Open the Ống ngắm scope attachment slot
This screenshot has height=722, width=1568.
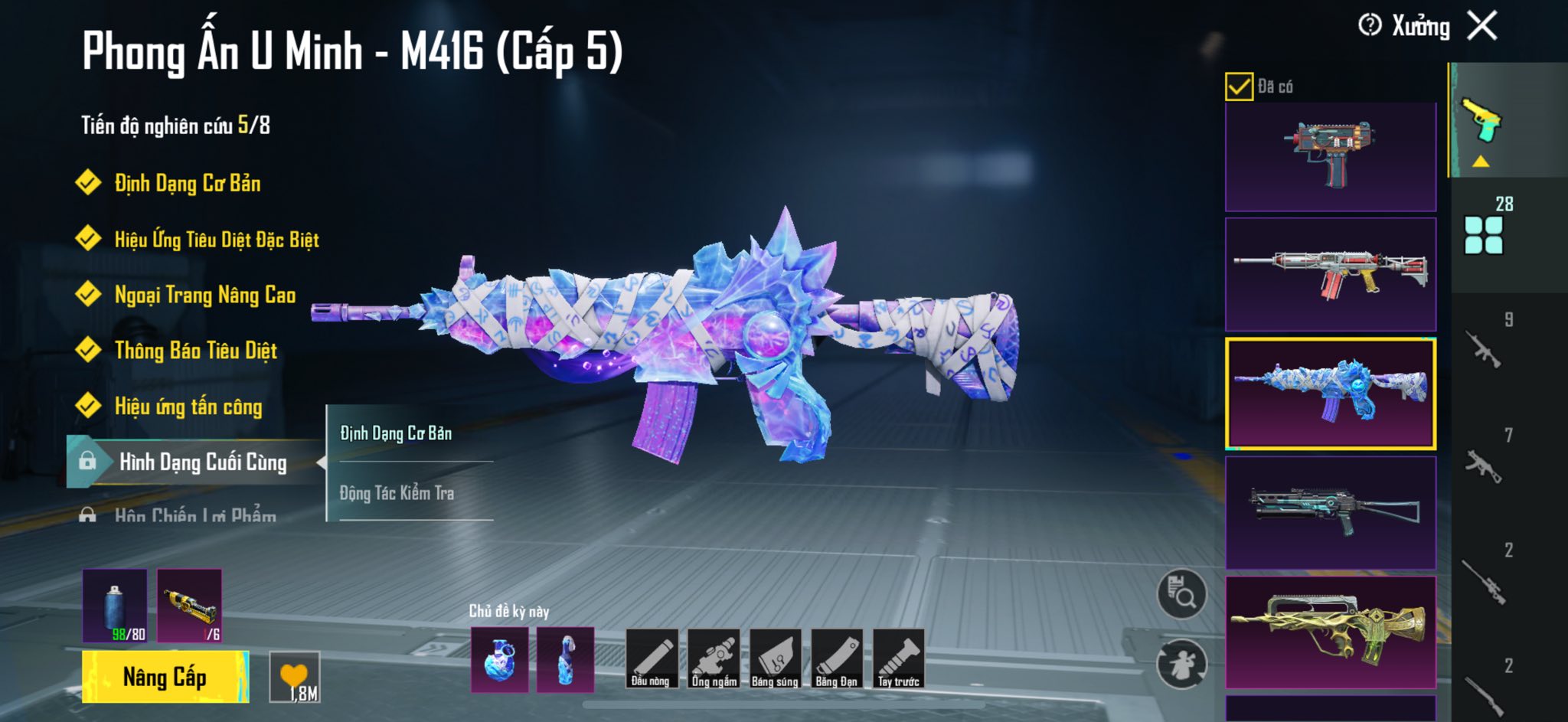pyautogui.click(x=714, y=658)
